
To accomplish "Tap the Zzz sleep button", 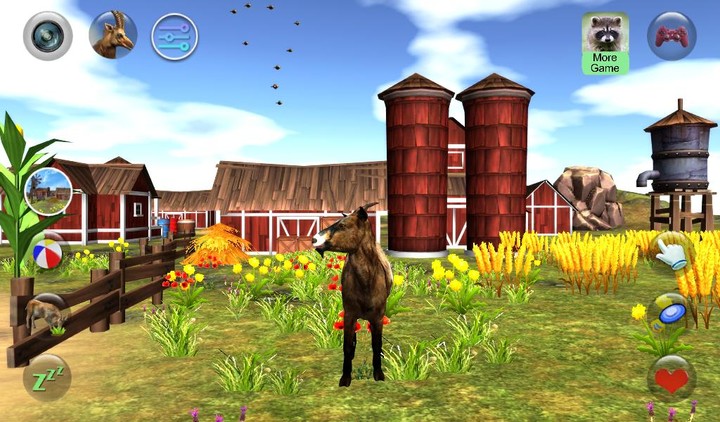I will pos(47,377).
